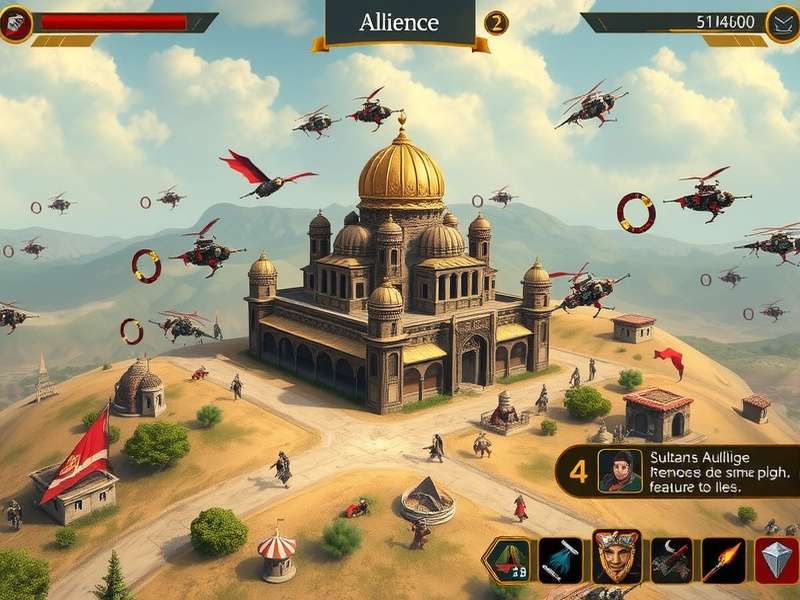
Task: Open the Allience banner at top
Action: coord(399,23)
